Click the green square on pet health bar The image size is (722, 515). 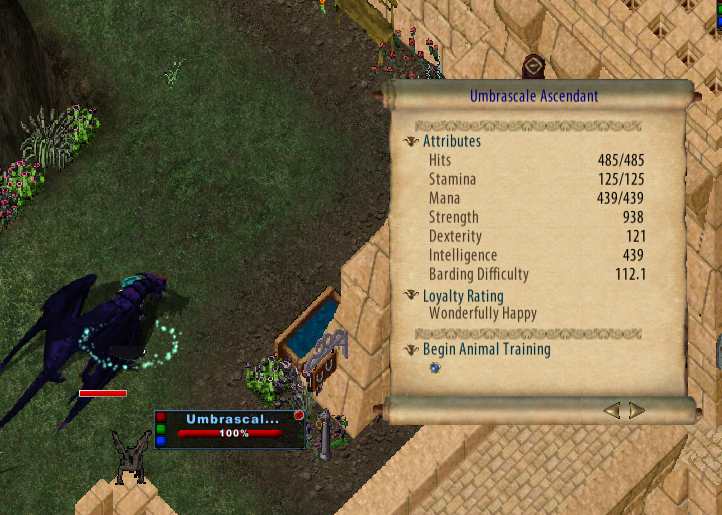(x=162, y=429)
